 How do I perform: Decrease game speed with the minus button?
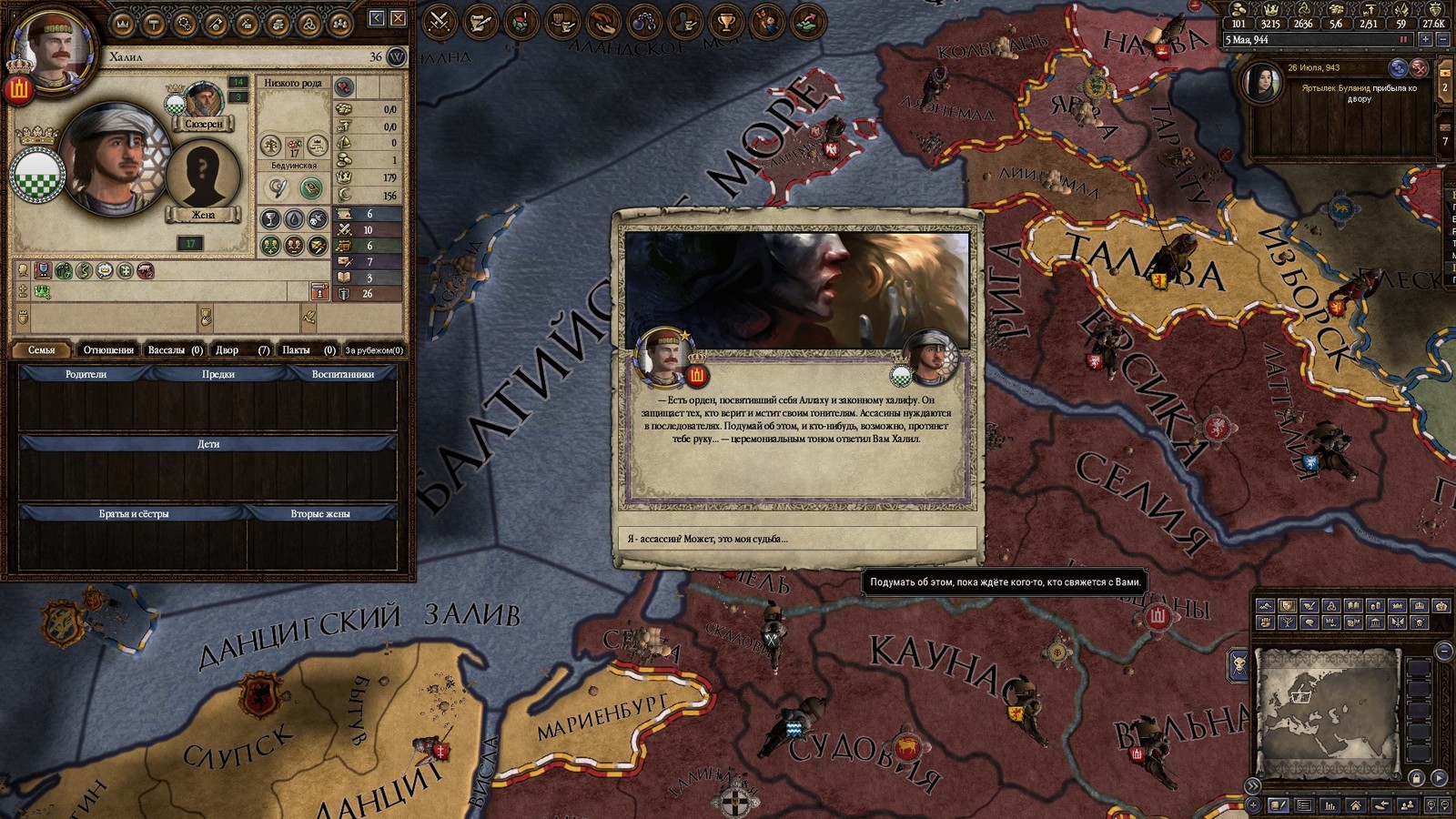click(x=1442, y=40)
